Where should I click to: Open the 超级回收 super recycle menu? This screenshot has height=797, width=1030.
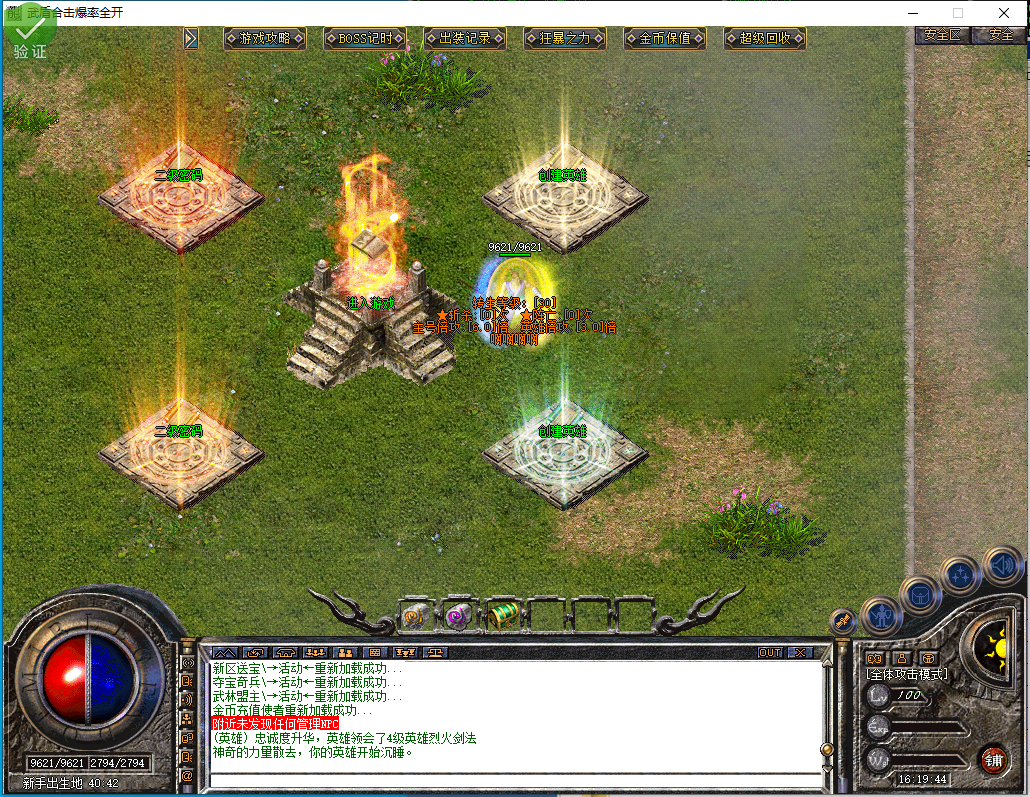click(x=765, y=38)
